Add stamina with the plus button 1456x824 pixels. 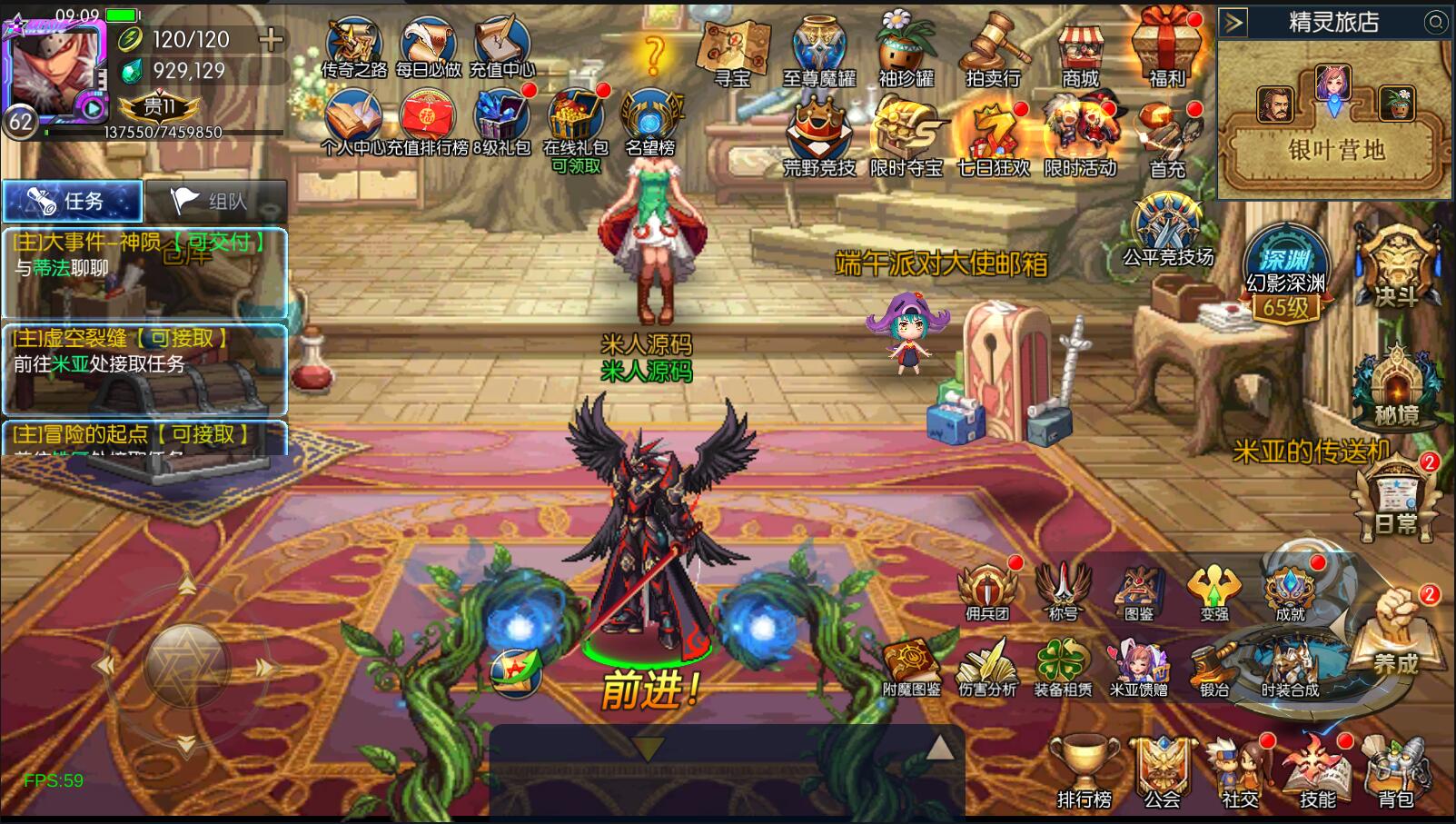[271, 39]
